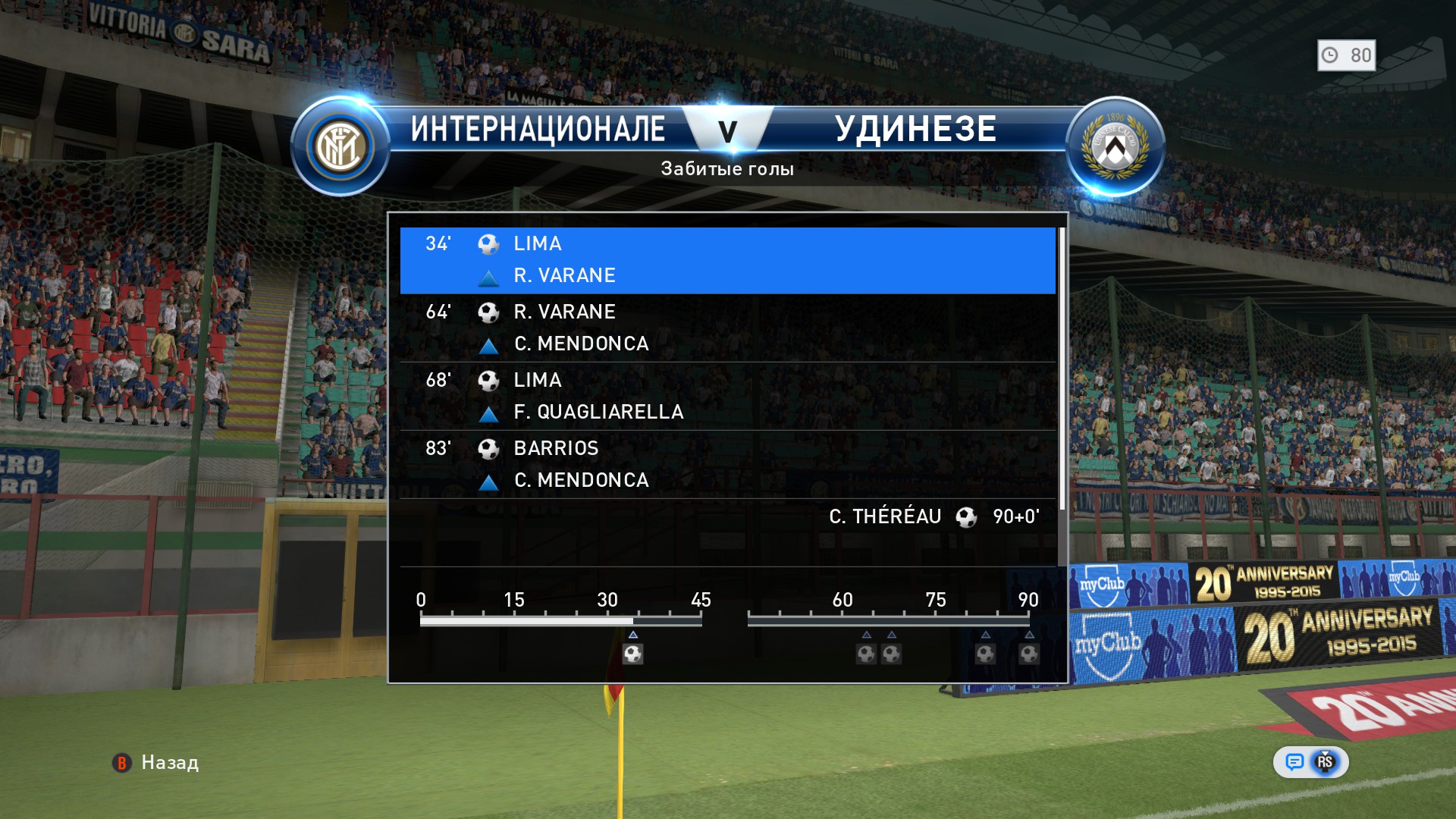Image resolution: width=1456 pixels, height=819 pixels.
Task: Go back with the Назад button
Action: (x=156, y=763)
